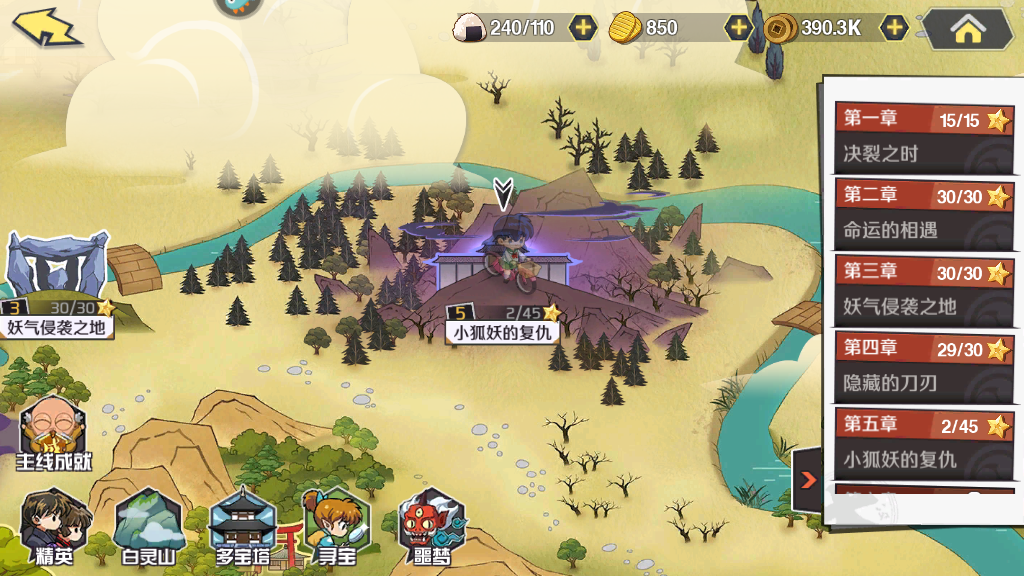The image size is (1024, 576).
Task: Enter 噩梦 nightmare mode
Action: point(430,527)
